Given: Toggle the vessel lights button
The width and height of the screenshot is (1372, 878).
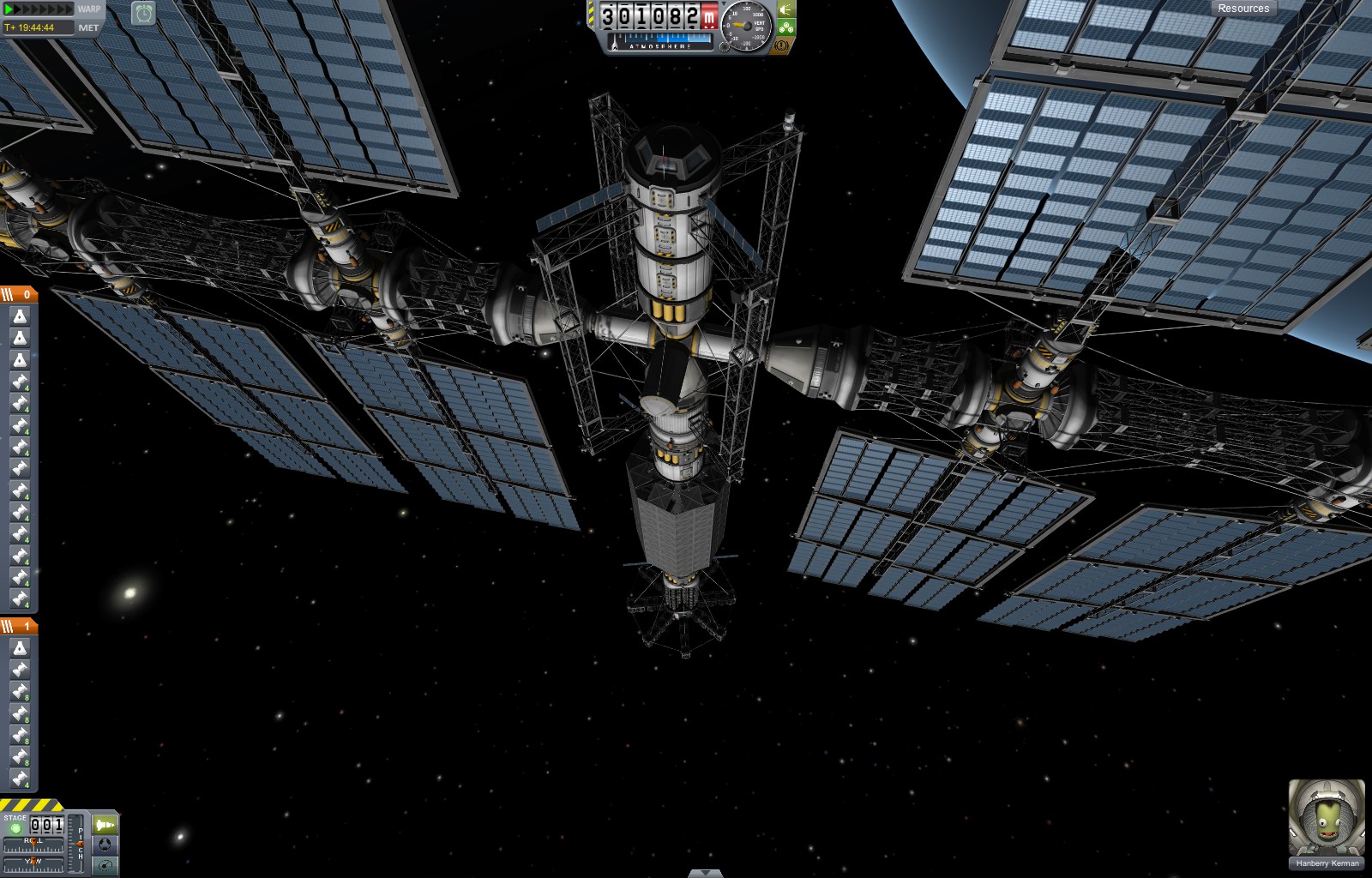Looking at the screenshot, I should tap(786, 9).
